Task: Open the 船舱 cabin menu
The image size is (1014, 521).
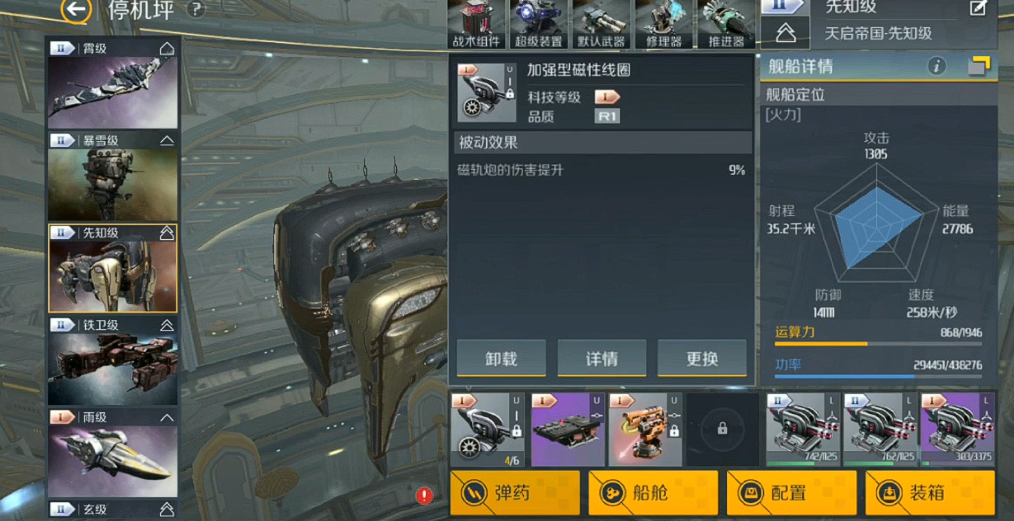Action: click(653, 493)
